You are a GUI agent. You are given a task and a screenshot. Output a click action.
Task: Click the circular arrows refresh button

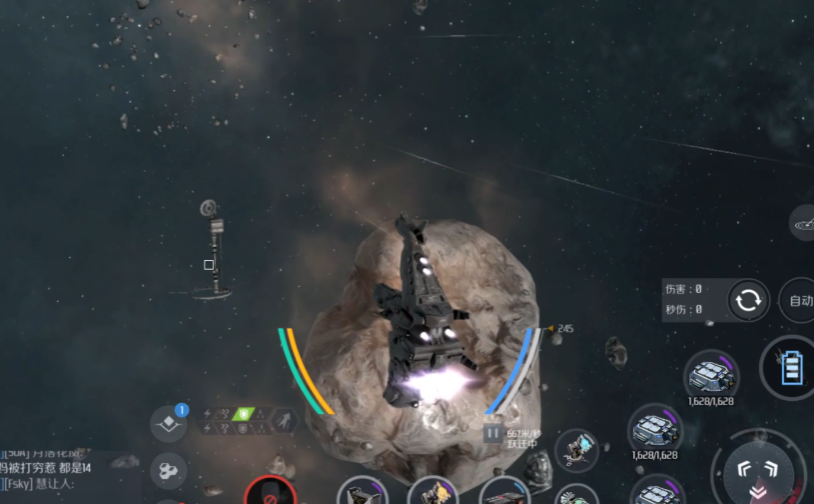[x=749, y=300]
